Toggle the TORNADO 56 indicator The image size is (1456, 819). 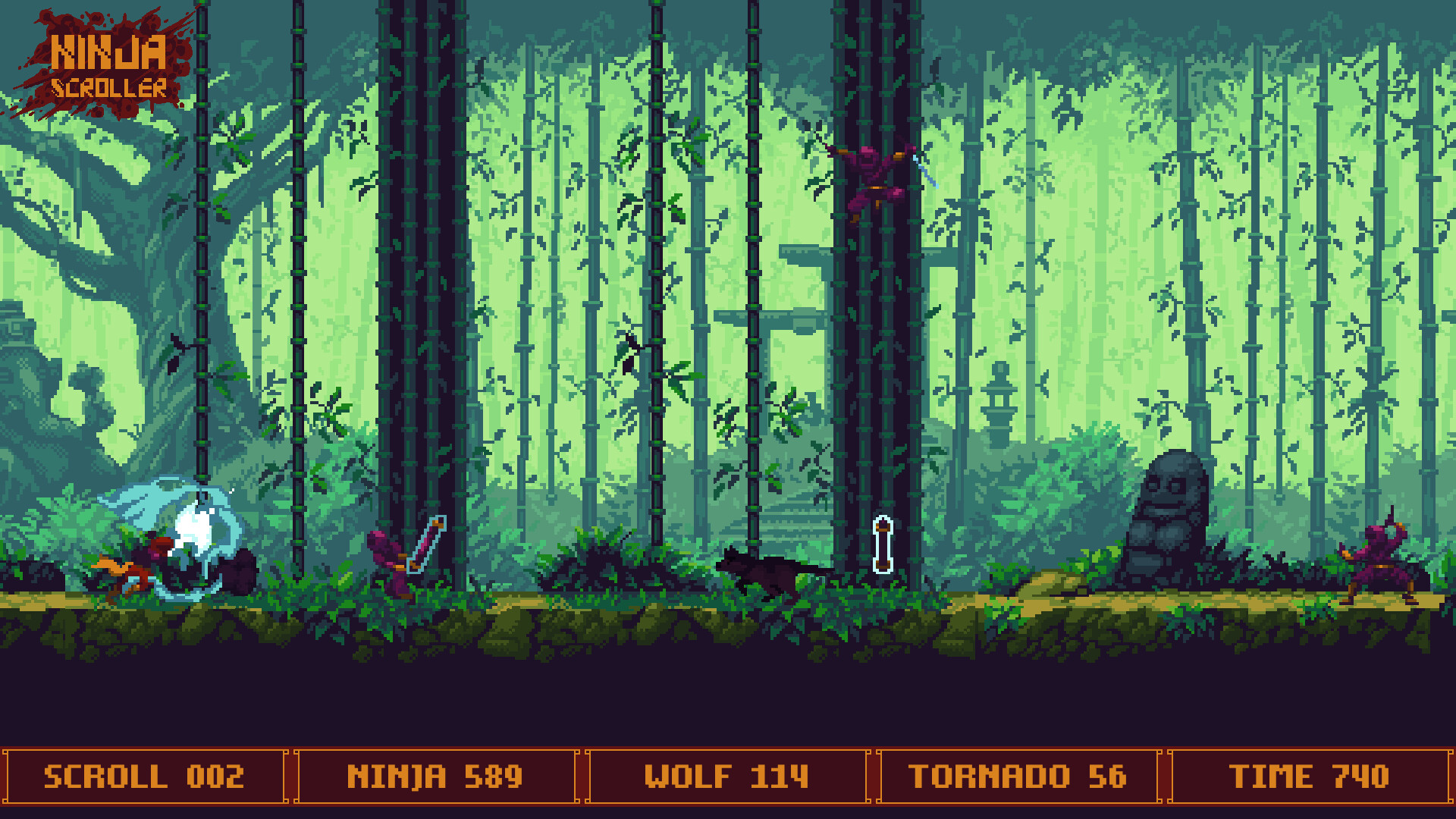[x=1020, y=775]
